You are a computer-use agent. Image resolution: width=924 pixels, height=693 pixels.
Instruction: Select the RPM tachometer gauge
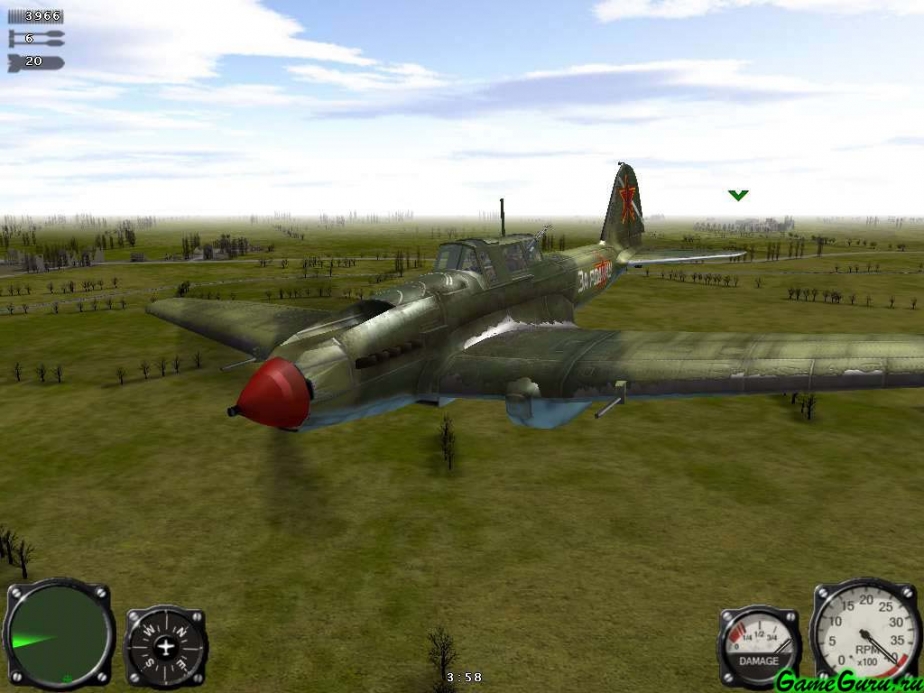tap(866, 632)
